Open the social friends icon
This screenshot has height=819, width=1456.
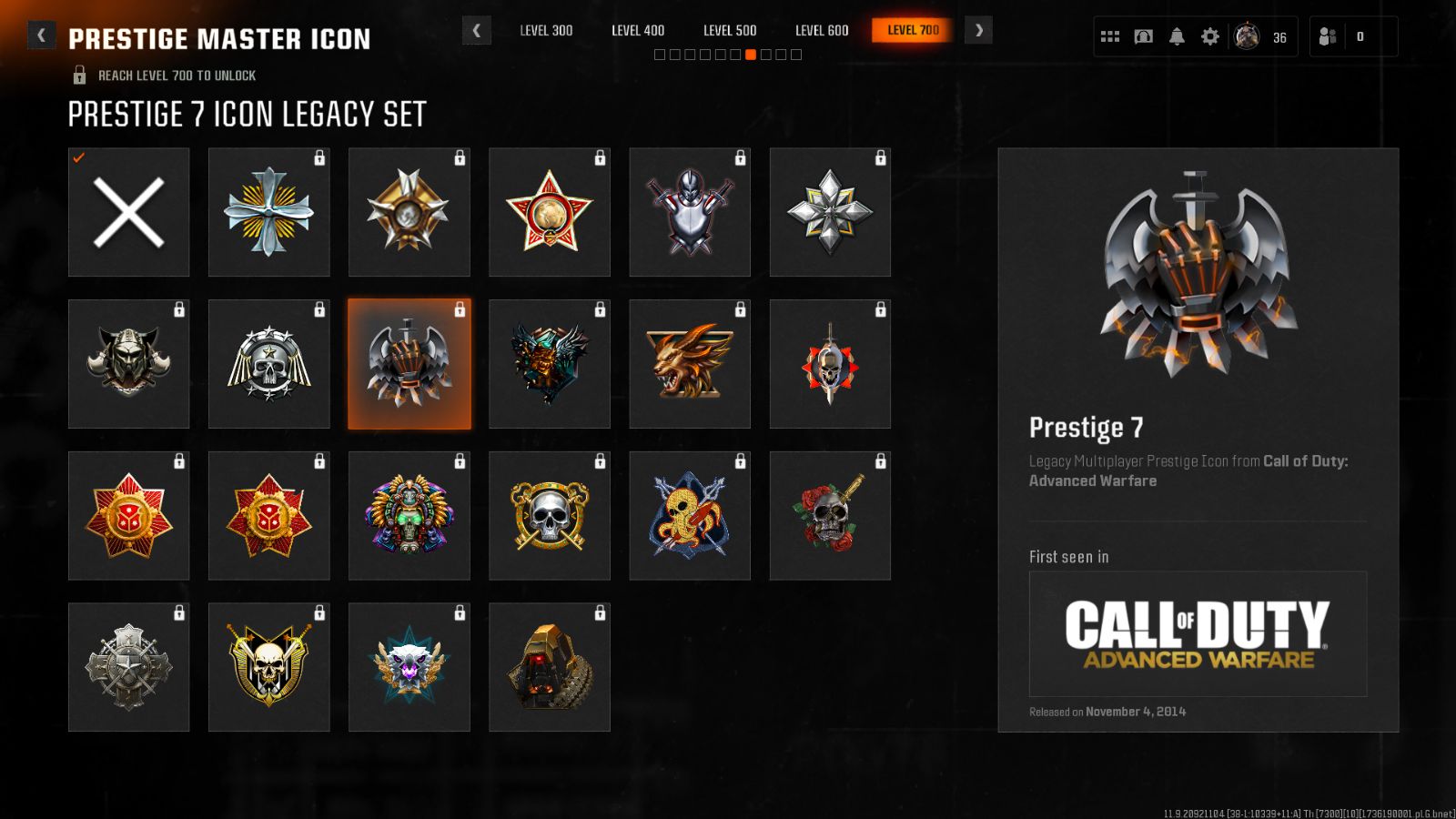pos(1329,36)
